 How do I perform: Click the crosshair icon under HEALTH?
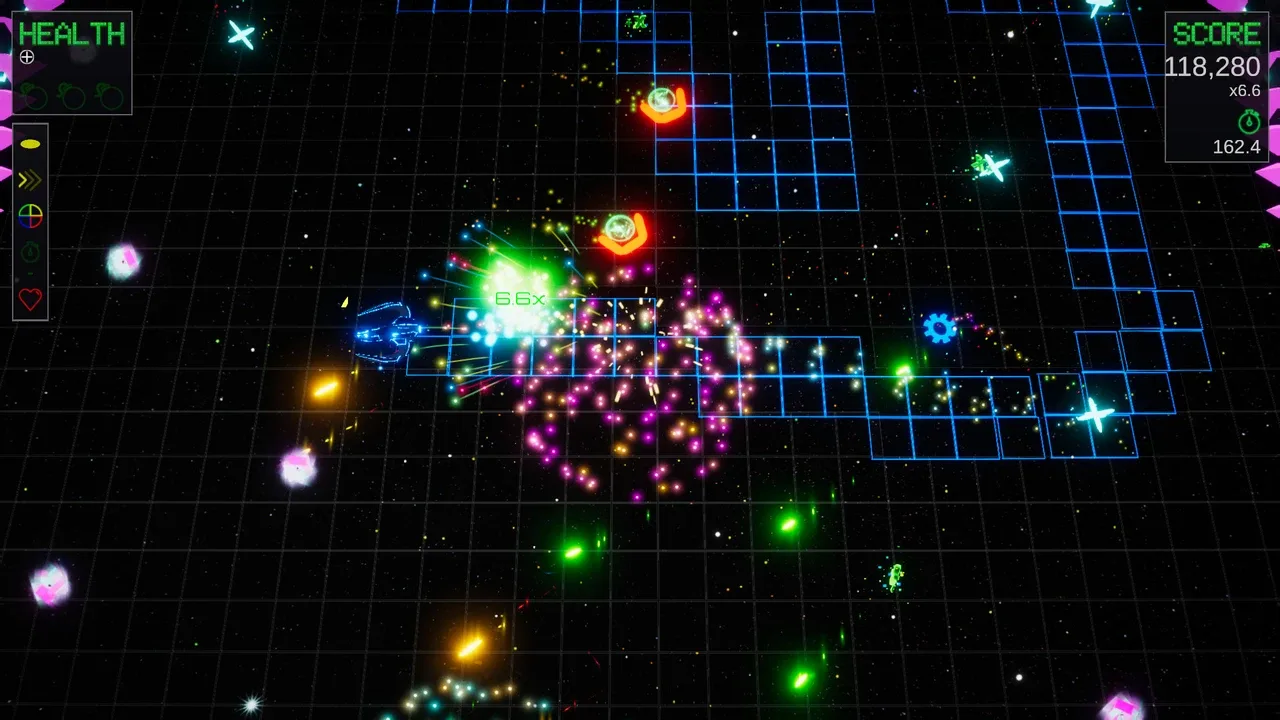27,57
